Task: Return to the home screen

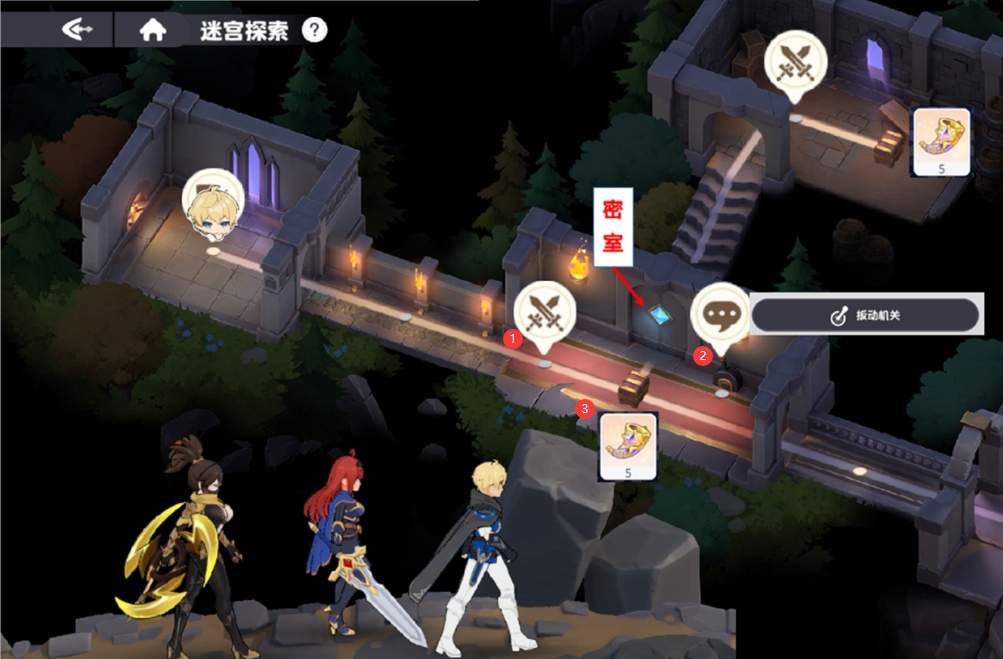Action: (x=152, y=29)
